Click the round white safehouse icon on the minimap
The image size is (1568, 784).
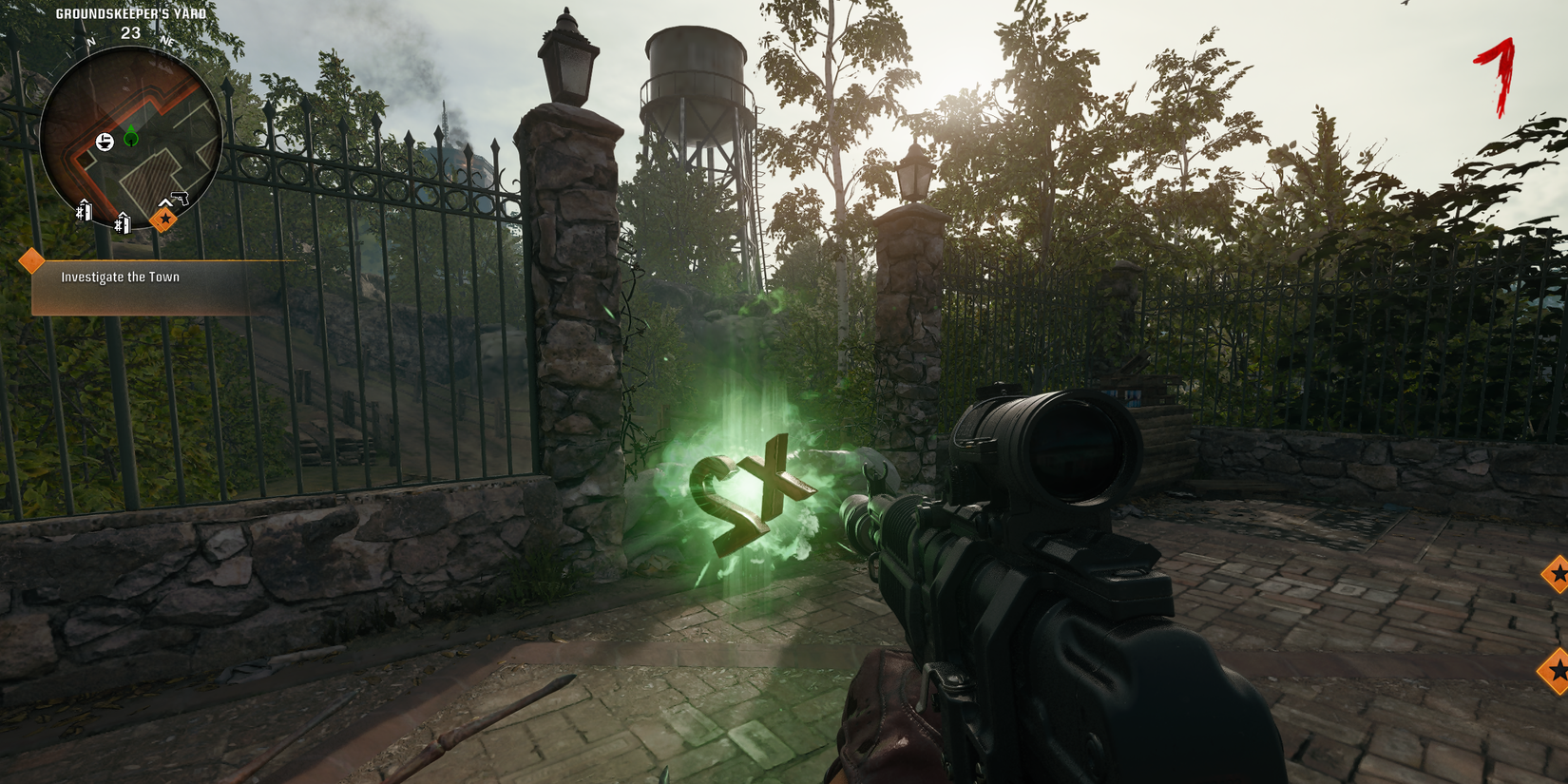[x=105, y=140]
